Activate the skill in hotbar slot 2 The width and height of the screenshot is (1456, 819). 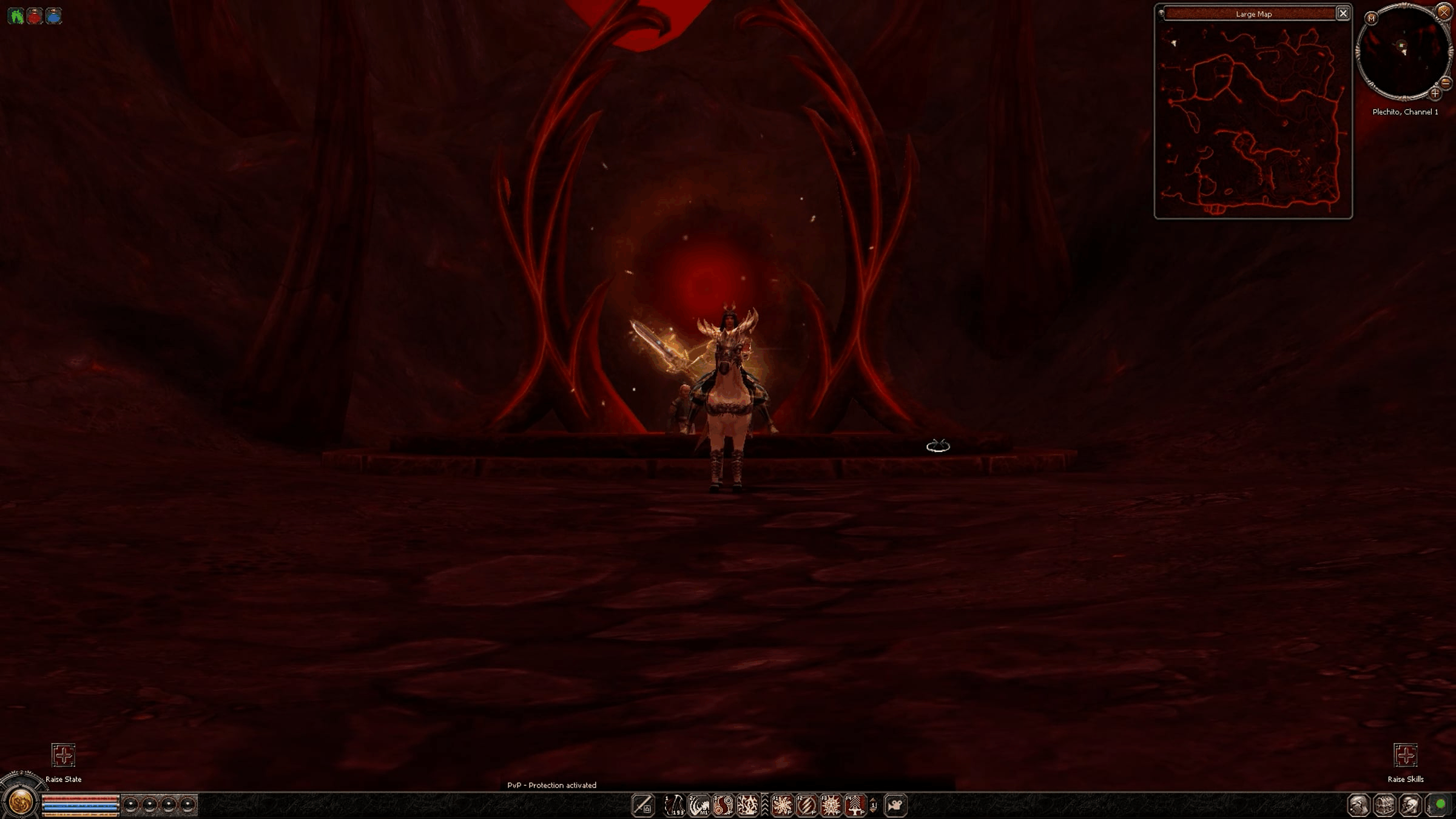click(699, 805)
